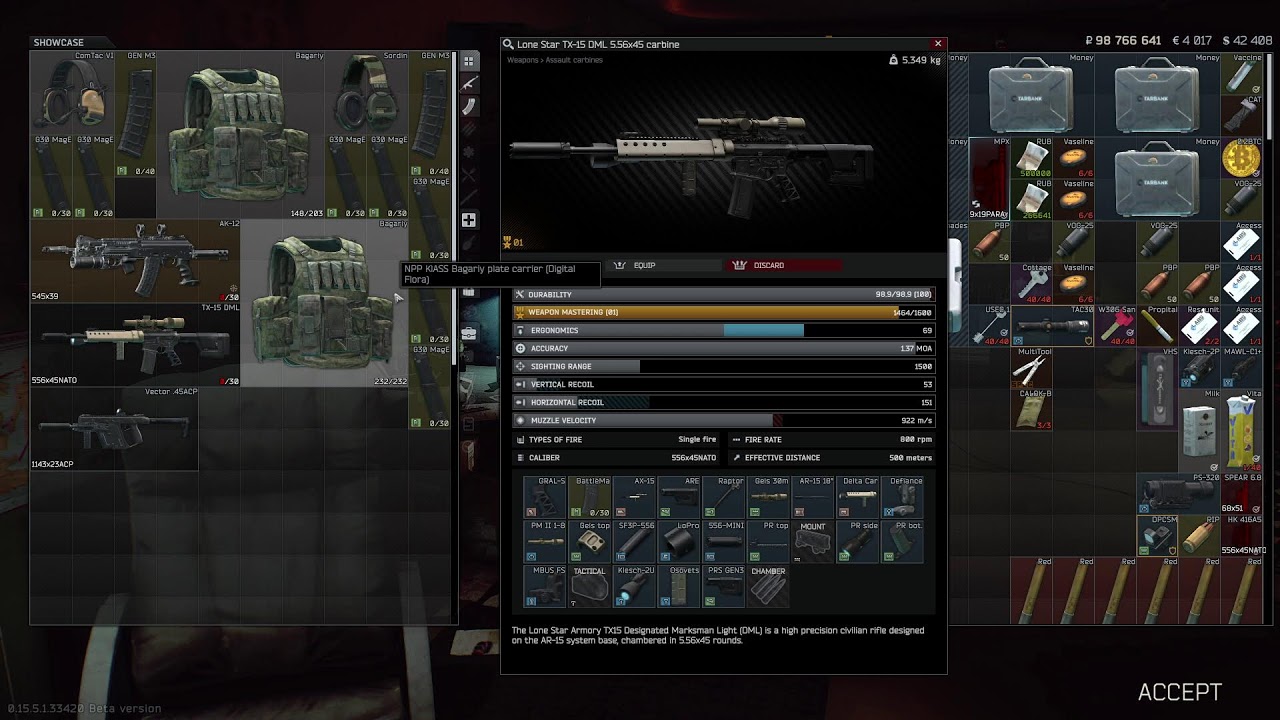Open the Raptor charging handle mod slot
The image size is (1280, 720).
pyautogui.click(x=724, y=497)
